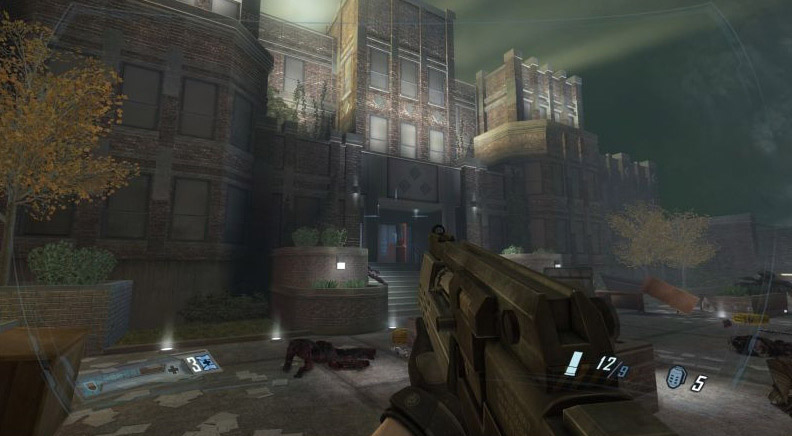This screenshot has height=436, width=792.
Task: Use the blue medkit icon
Action: click(x=207, y=362)
